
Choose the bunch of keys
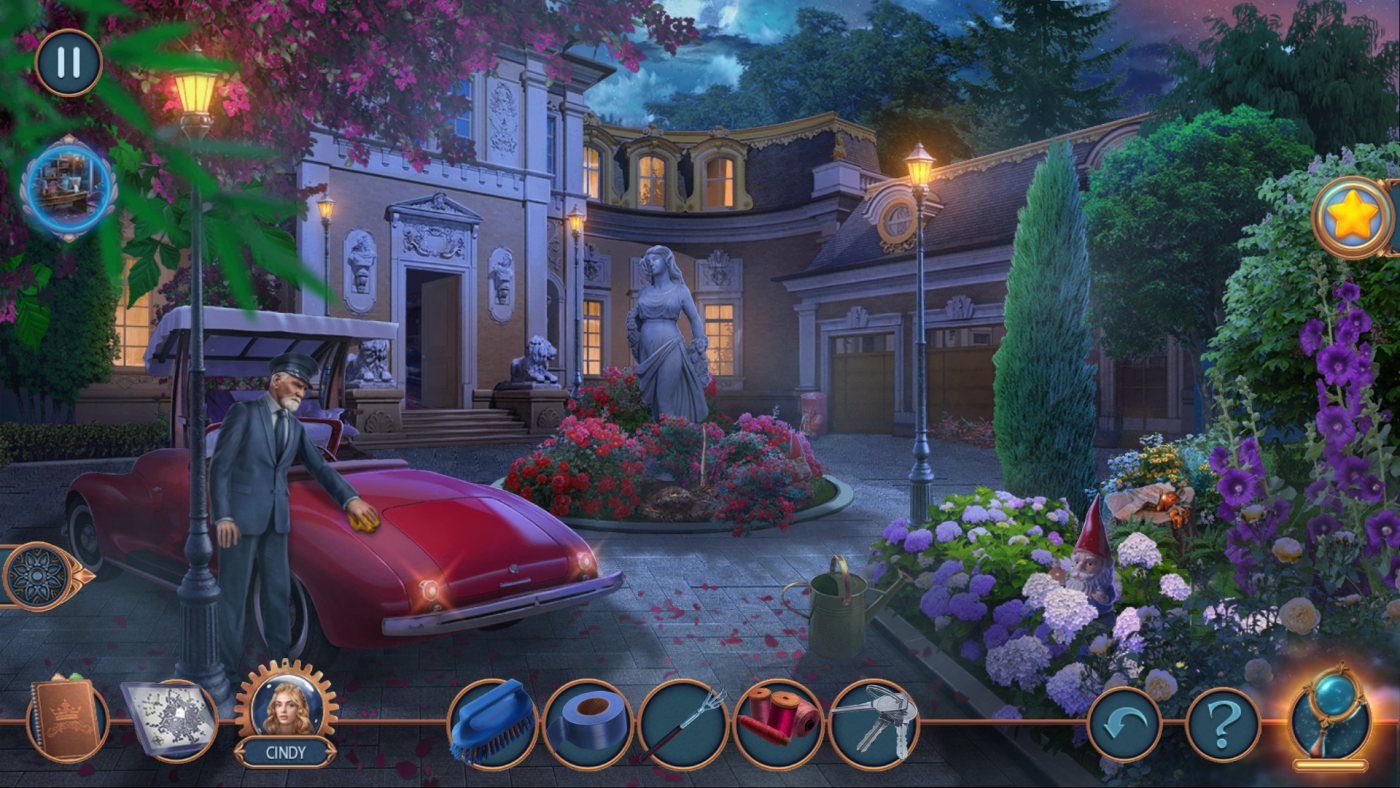pos(873,723)
